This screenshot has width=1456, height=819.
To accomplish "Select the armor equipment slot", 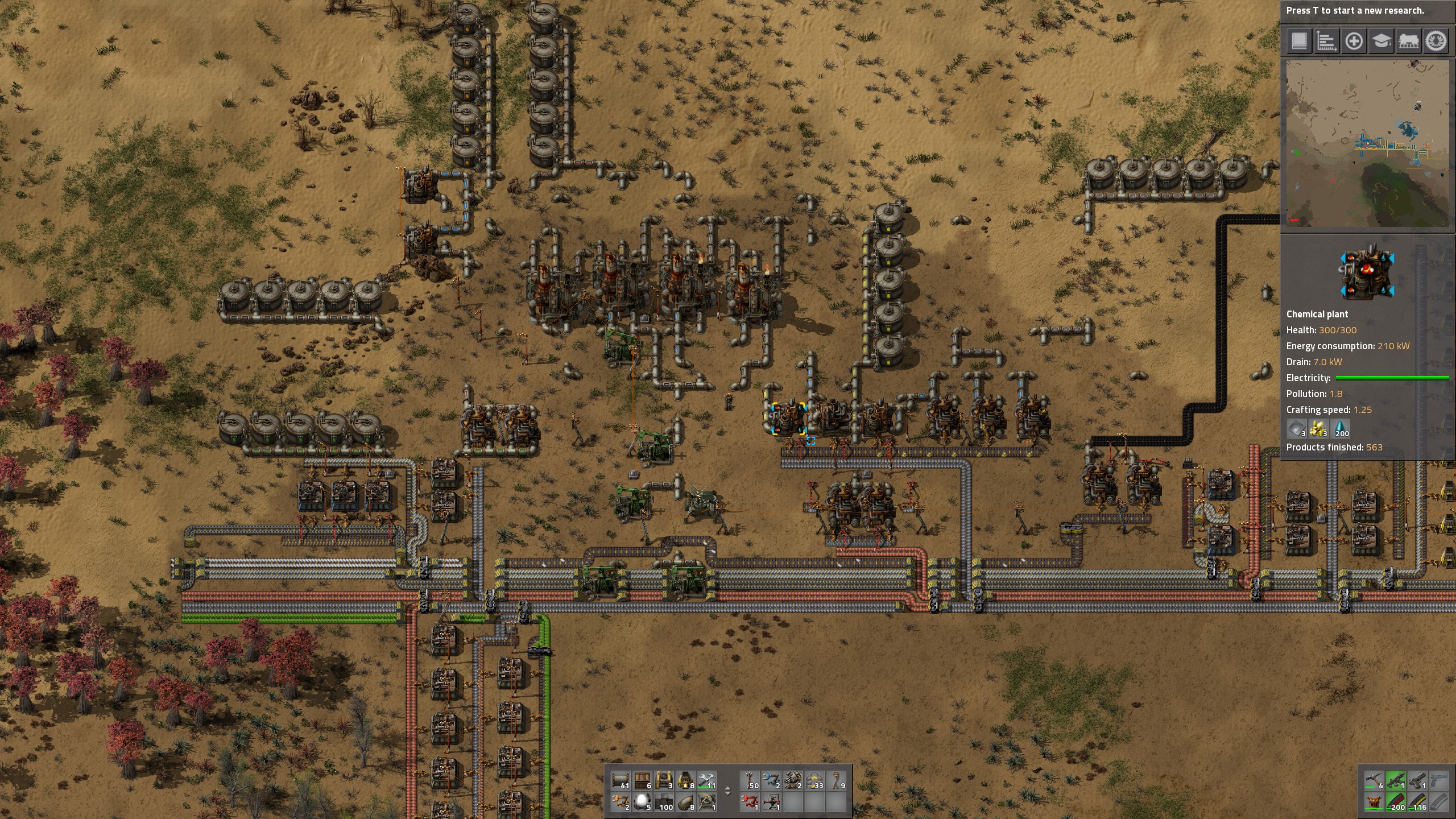I will click(1374, 802).
